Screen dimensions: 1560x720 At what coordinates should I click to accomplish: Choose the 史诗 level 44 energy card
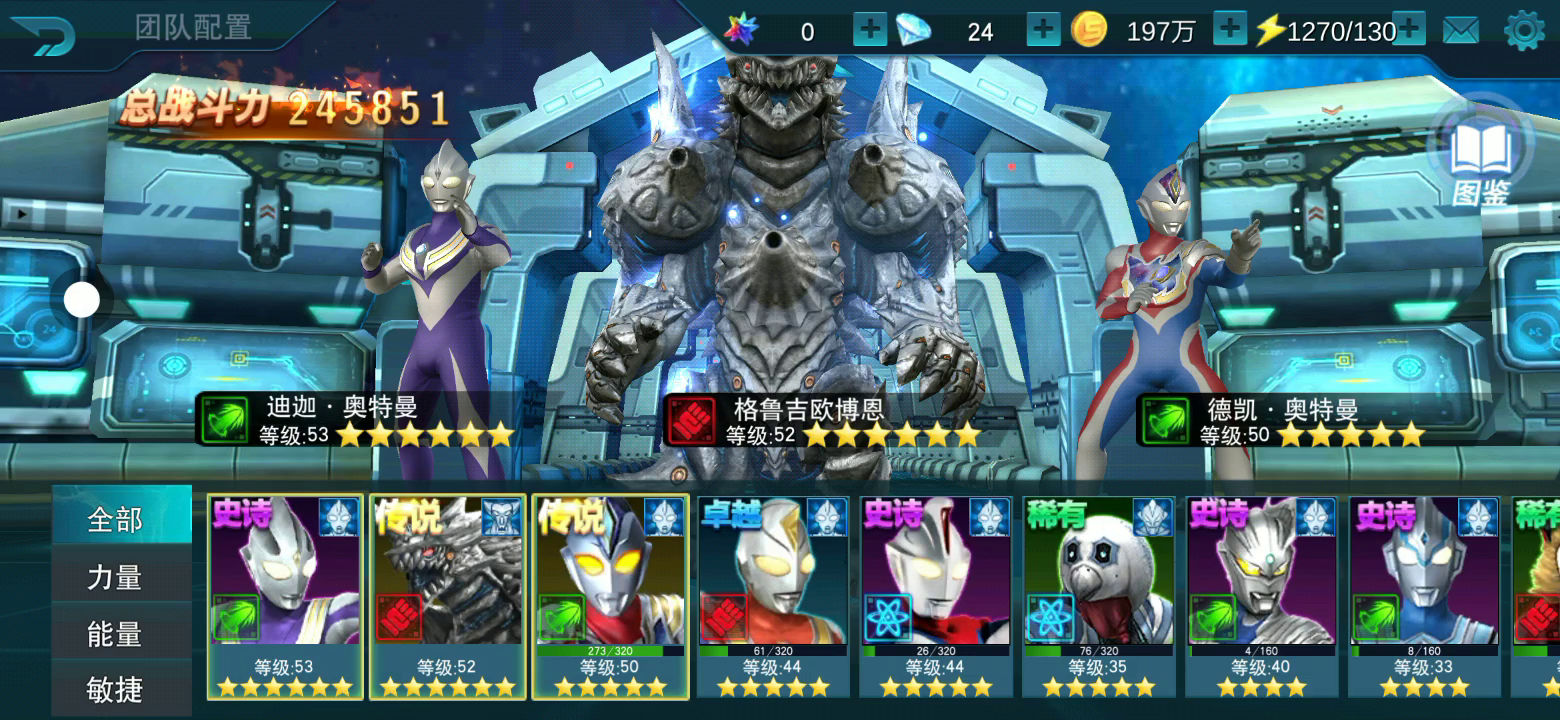point(936,596)
